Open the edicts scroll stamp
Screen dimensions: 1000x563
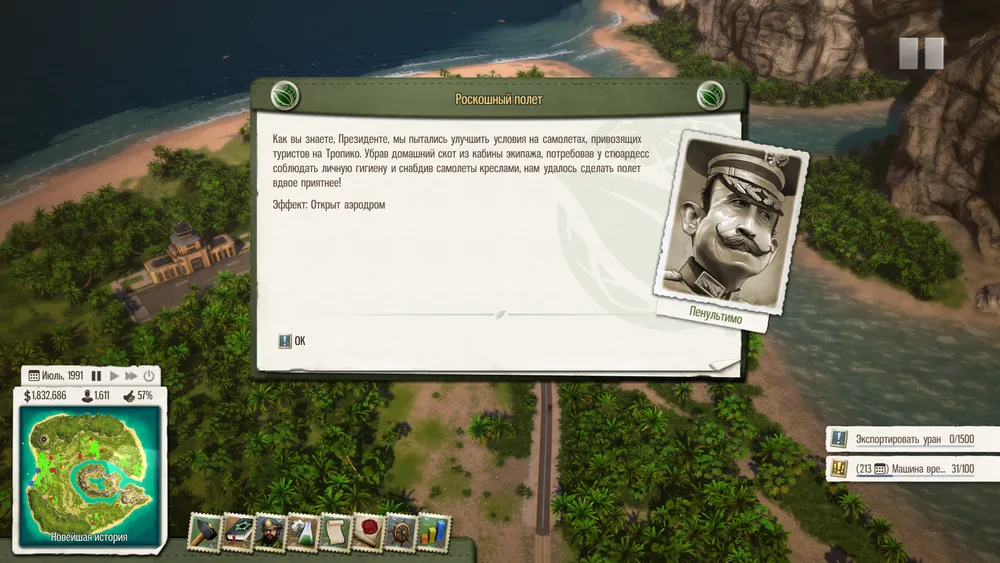(335, 533)
